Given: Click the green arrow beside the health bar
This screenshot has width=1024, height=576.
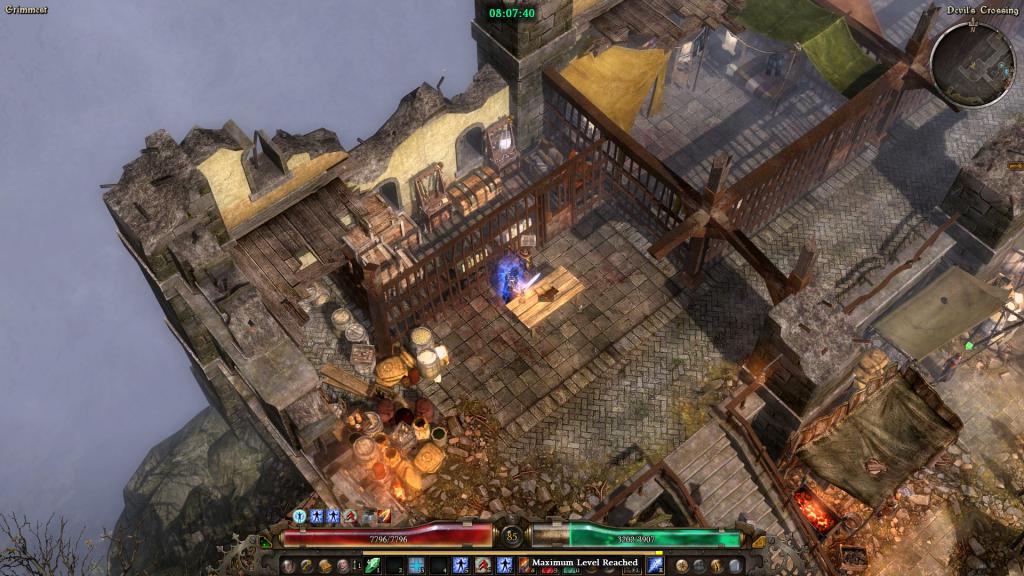Looking at the screenshot, I should pyautogui.click(x=266, y=542).
